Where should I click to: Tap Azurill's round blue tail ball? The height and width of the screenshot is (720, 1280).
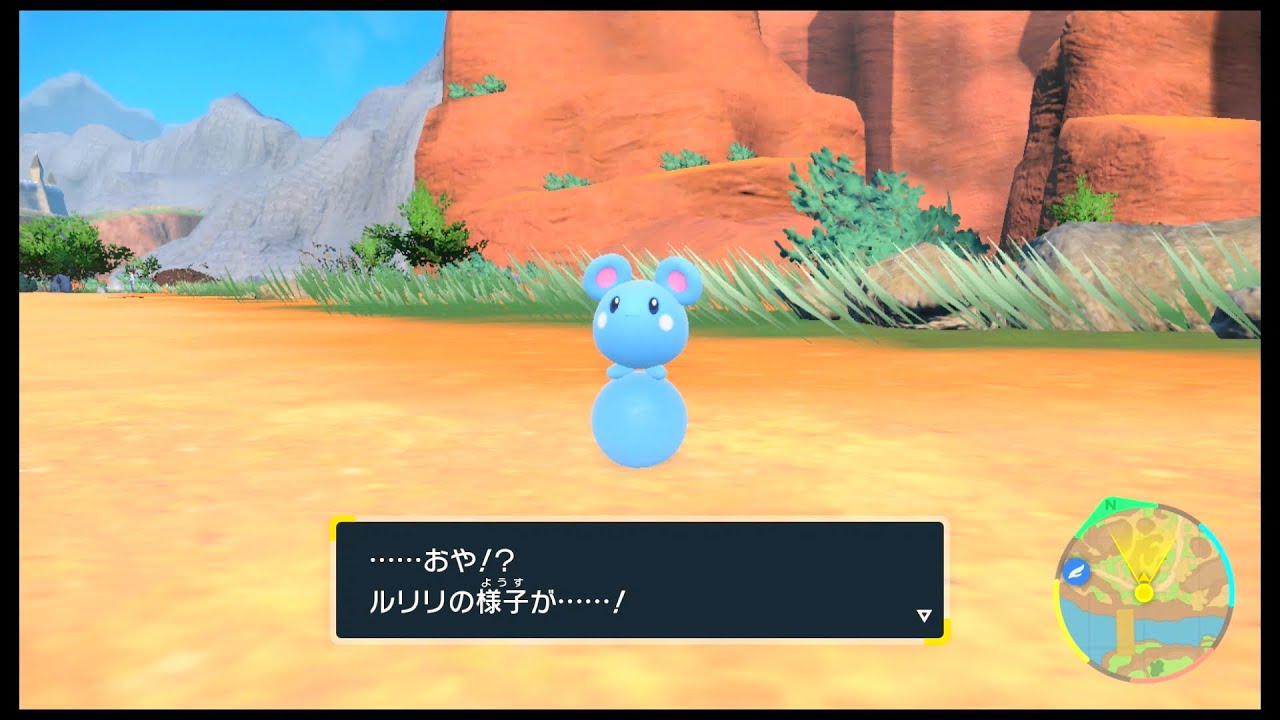pos(640,420)
